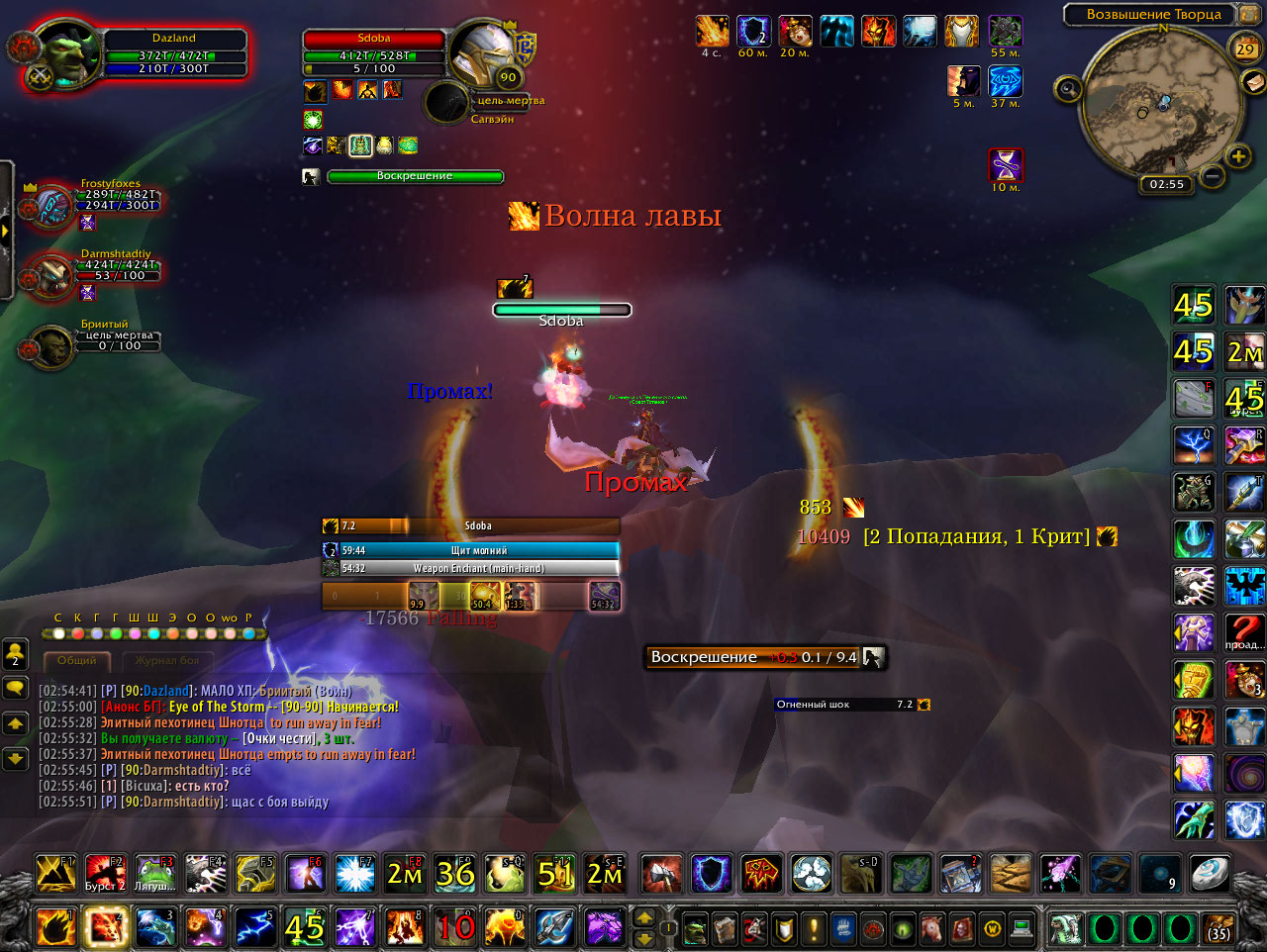This screenshot has height=952, width=1267.
Task: Activate the Бурст 2 macro button
Action: tap(105, 874)
